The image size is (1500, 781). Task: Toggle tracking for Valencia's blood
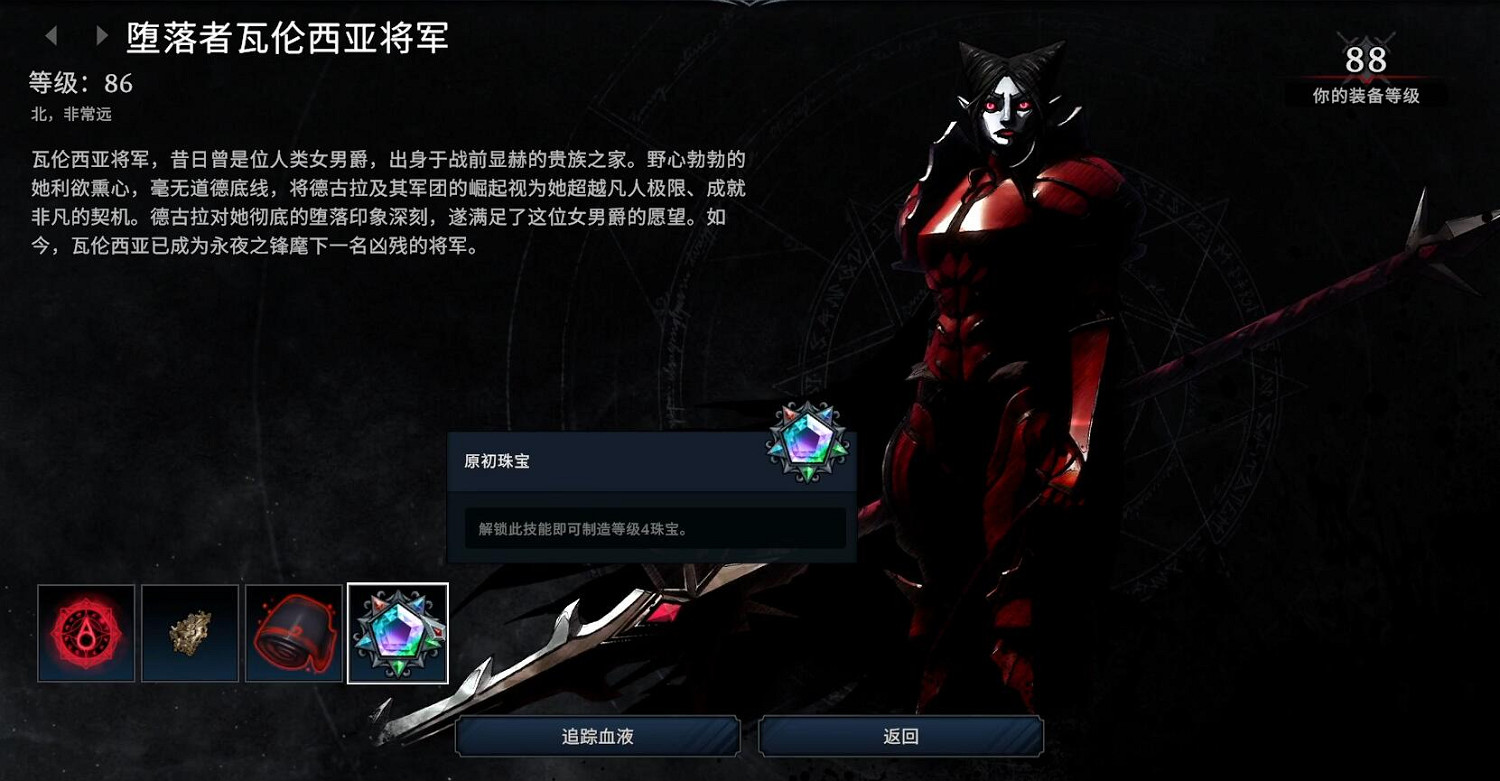pos(596,736)
